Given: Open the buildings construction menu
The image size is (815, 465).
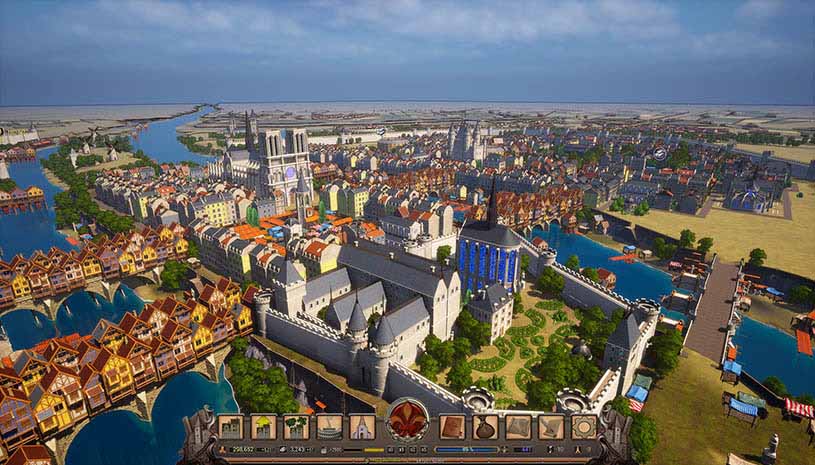Looking at the screenshot, I should pyautogui.click(x=231, y=427).
